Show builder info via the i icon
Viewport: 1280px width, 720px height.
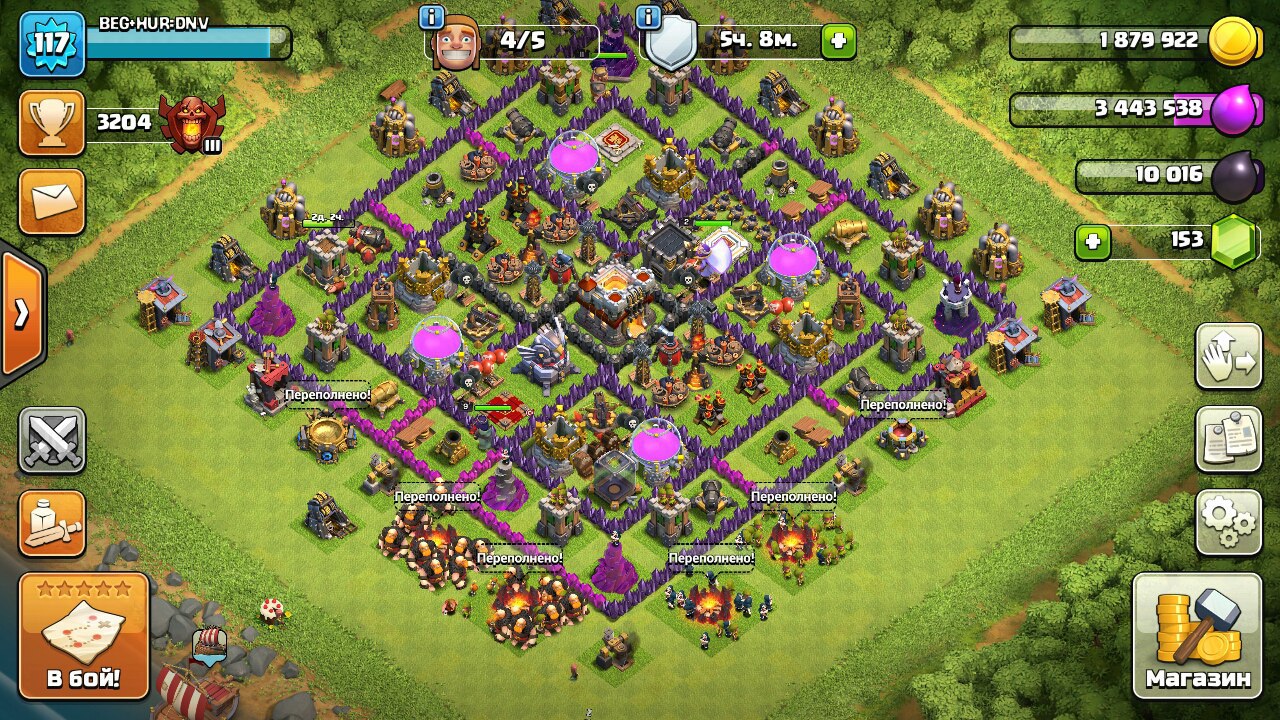click(432, 17)
